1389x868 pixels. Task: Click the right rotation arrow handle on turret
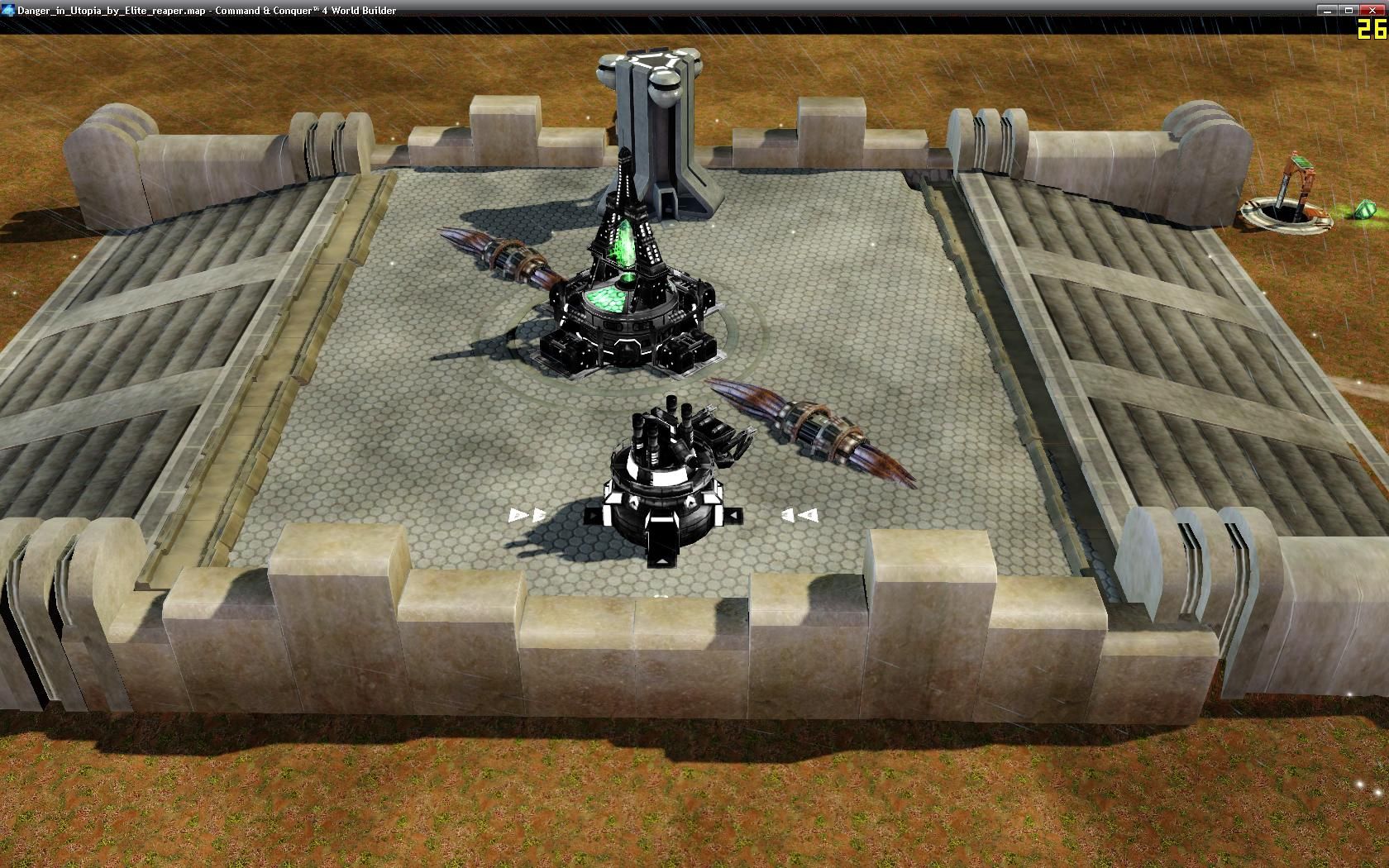(x=796, y=515)
